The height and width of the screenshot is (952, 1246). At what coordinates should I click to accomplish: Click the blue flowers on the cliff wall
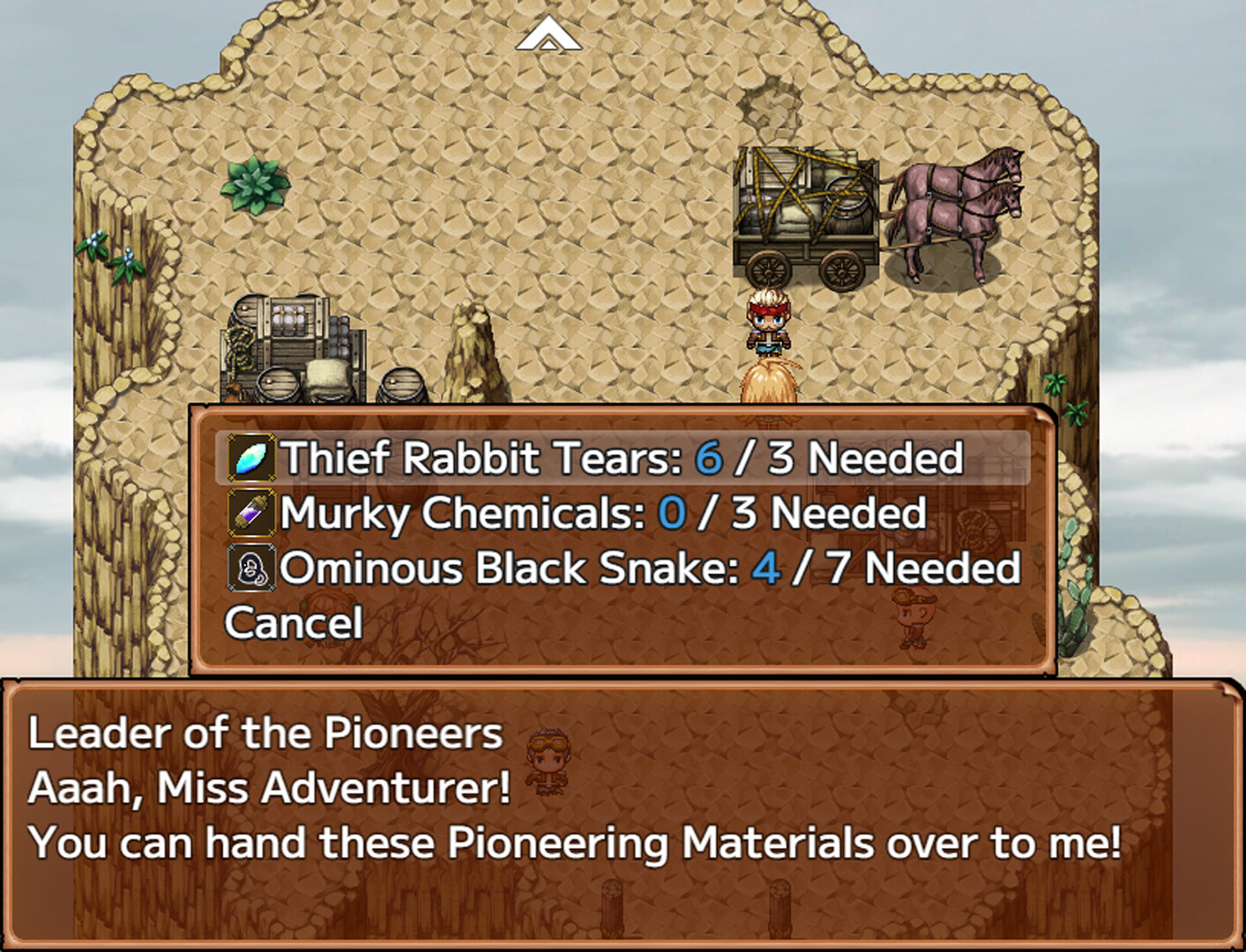click(106, 251)
